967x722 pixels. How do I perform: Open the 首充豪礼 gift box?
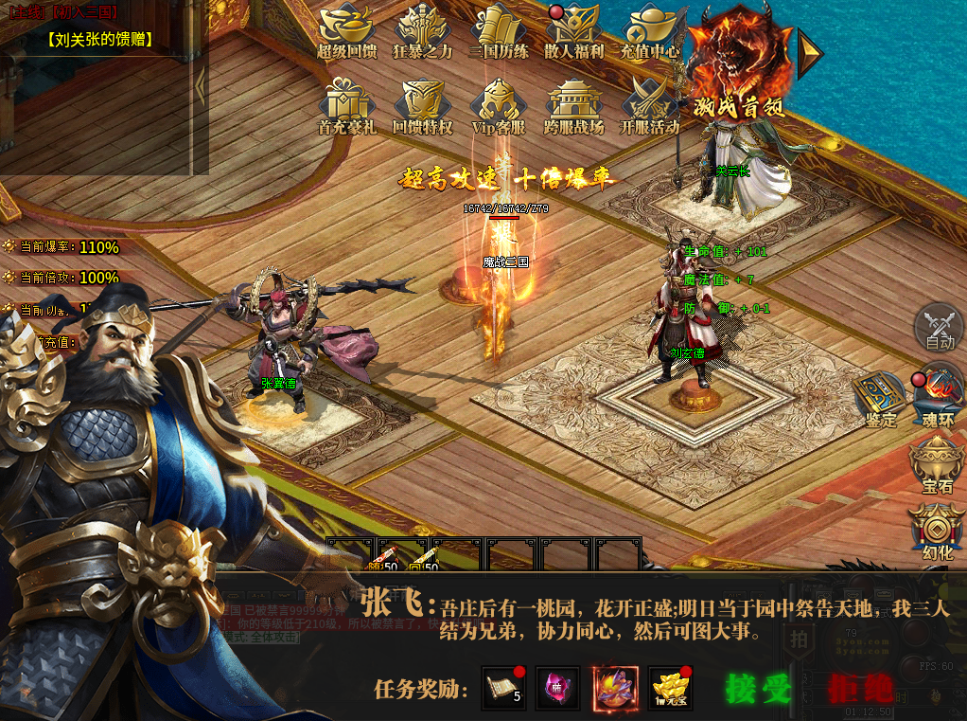click(x=346, y=105)
